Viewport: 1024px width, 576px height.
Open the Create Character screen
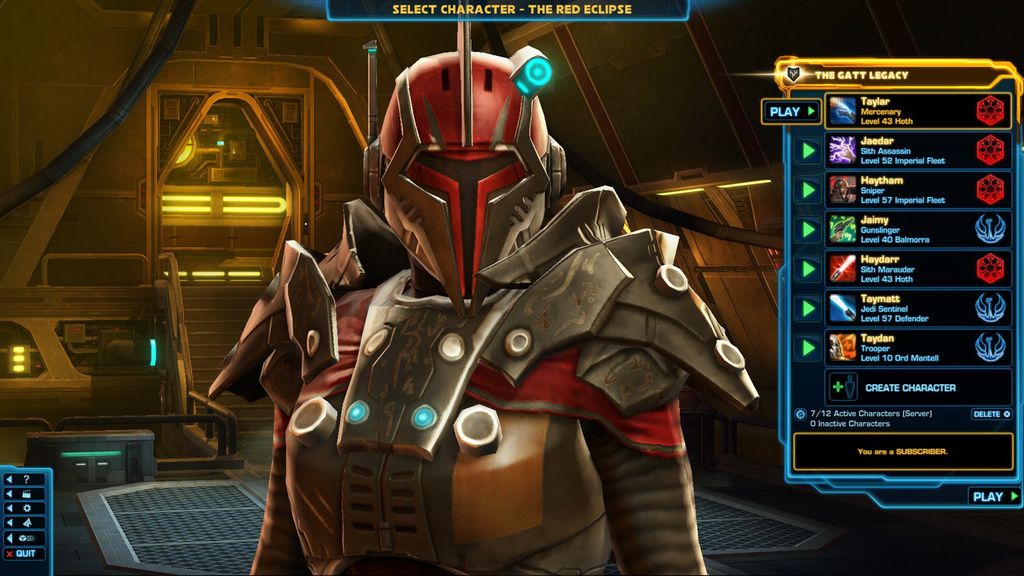tap(909, 388)
